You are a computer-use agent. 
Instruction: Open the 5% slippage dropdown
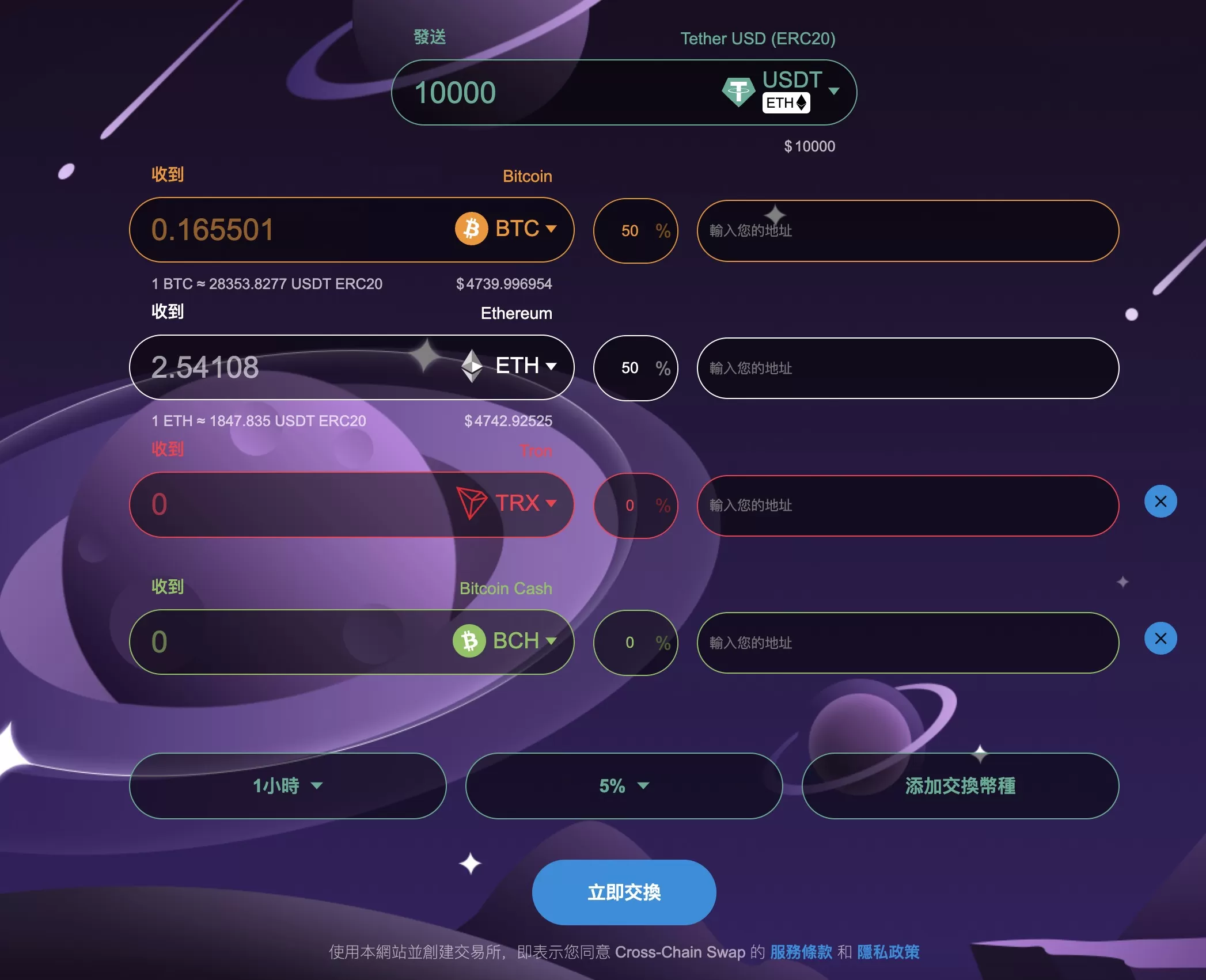point(624,786)
